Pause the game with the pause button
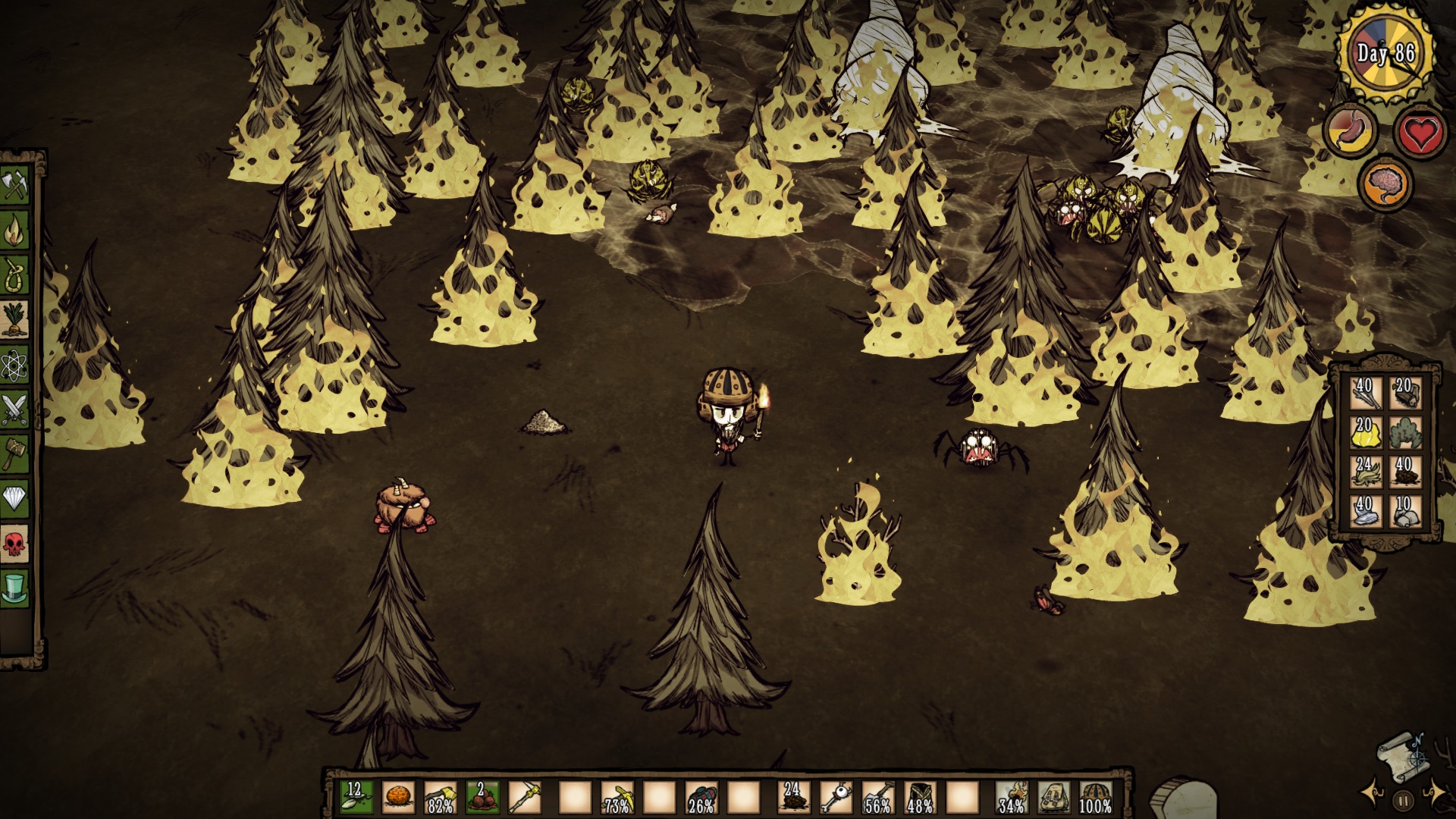 (1403, 799)
